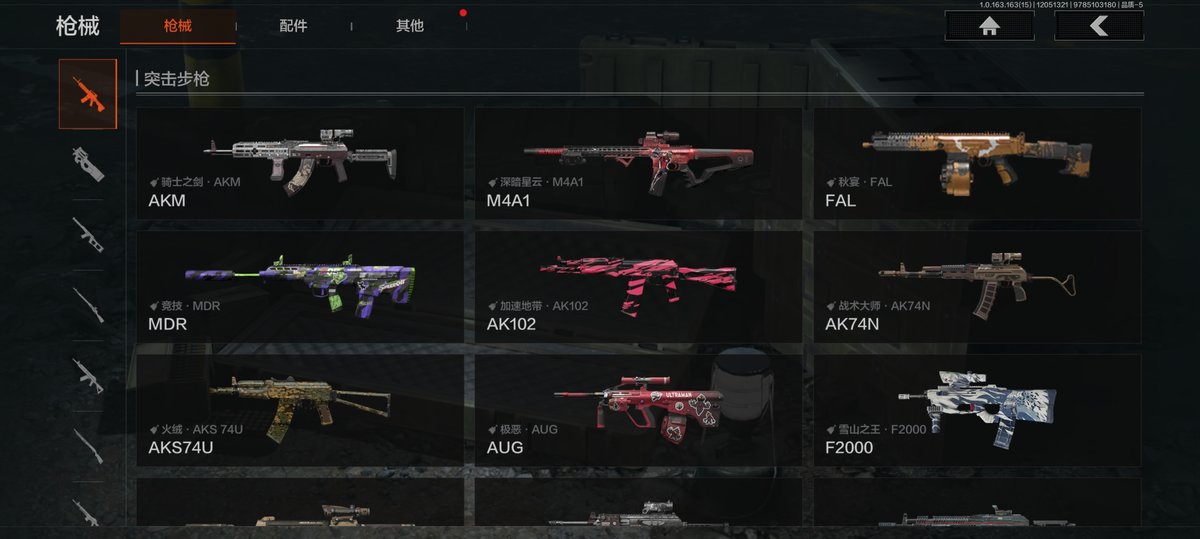
Task: Select the purple MDR rifle card
Action: [300, 288]
